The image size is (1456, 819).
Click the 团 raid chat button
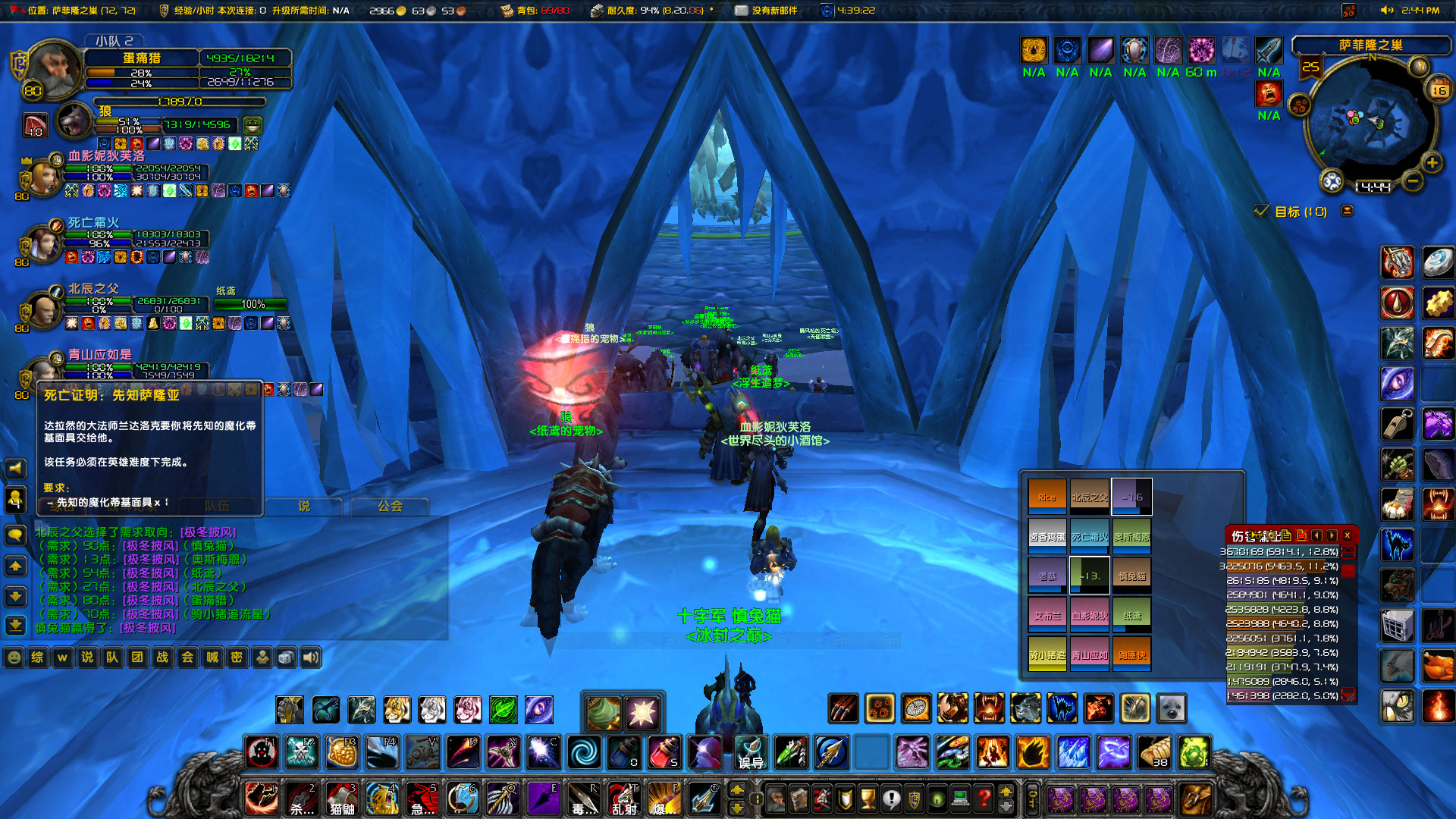click(137, 657)
